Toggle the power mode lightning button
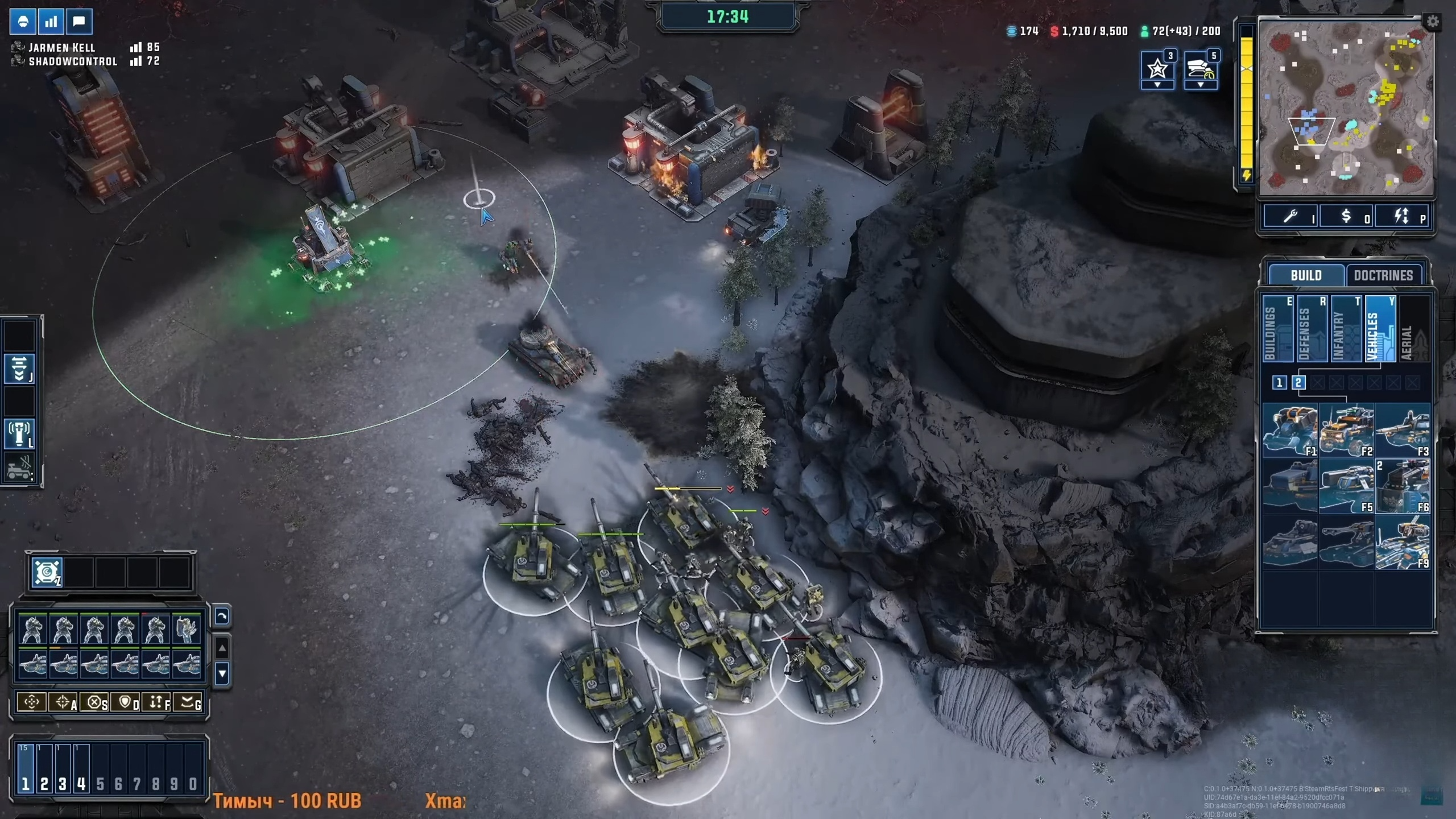 coord(1401,216)
